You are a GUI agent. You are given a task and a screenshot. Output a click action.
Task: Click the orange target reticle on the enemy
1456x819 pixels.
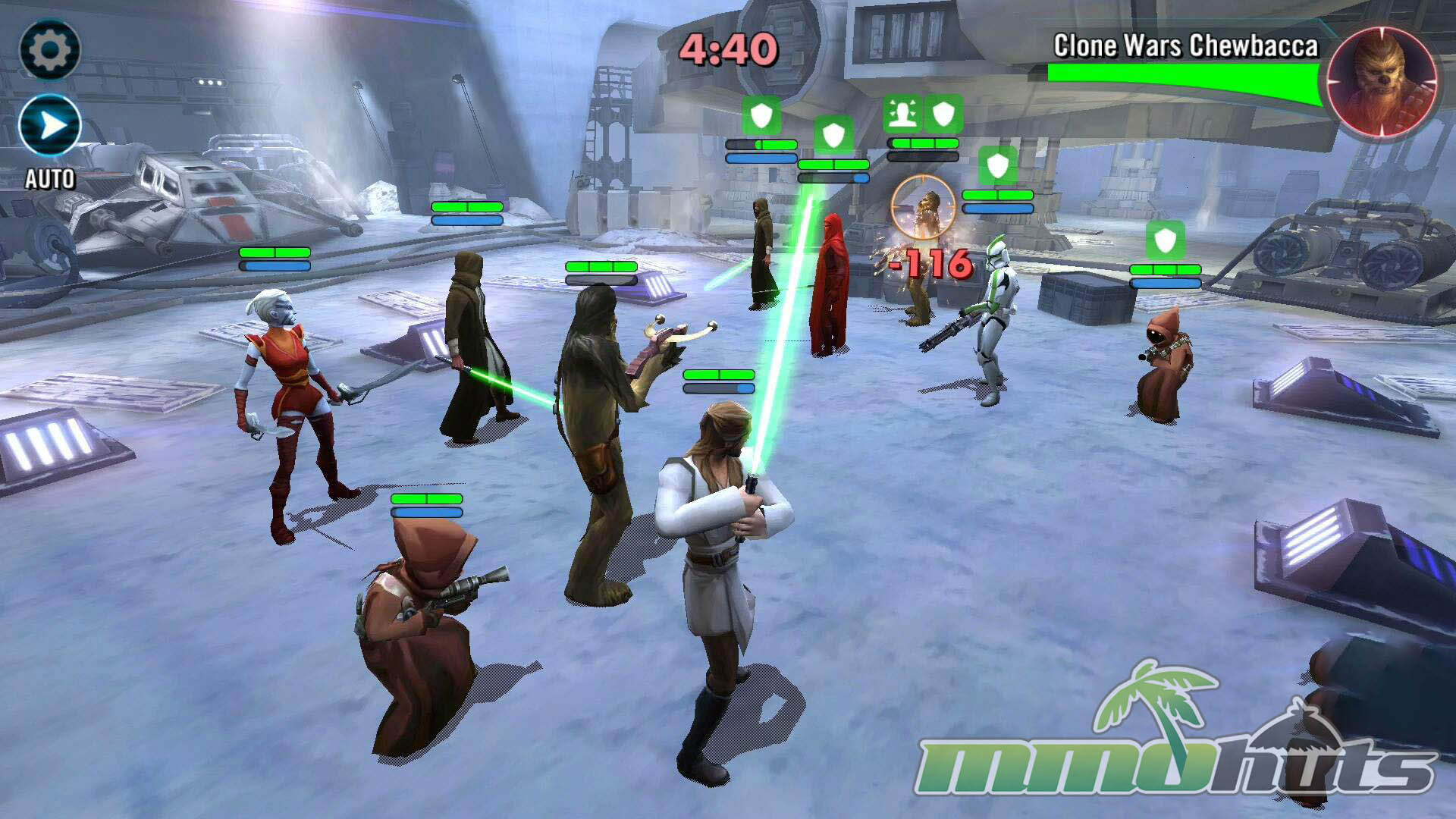924,206
